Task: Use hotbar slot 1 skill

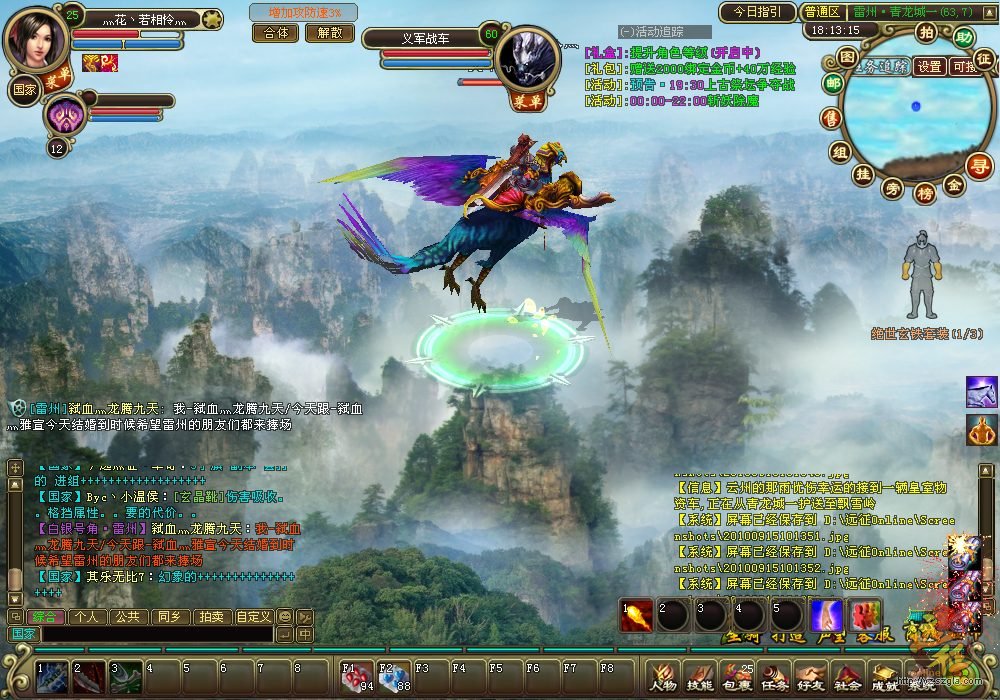Action: 51,677
